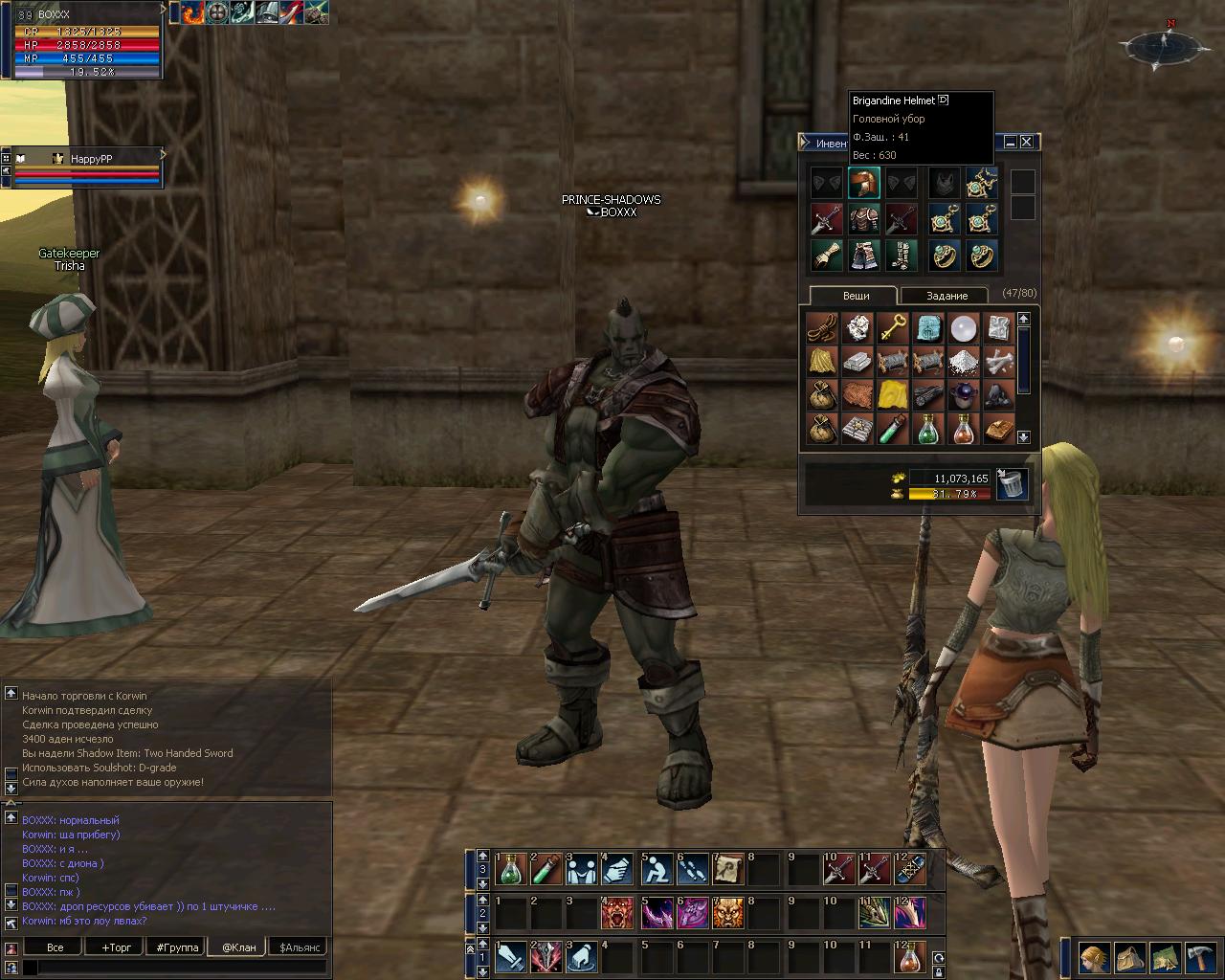Open the $Альянс chat tab

coord(299,947)
